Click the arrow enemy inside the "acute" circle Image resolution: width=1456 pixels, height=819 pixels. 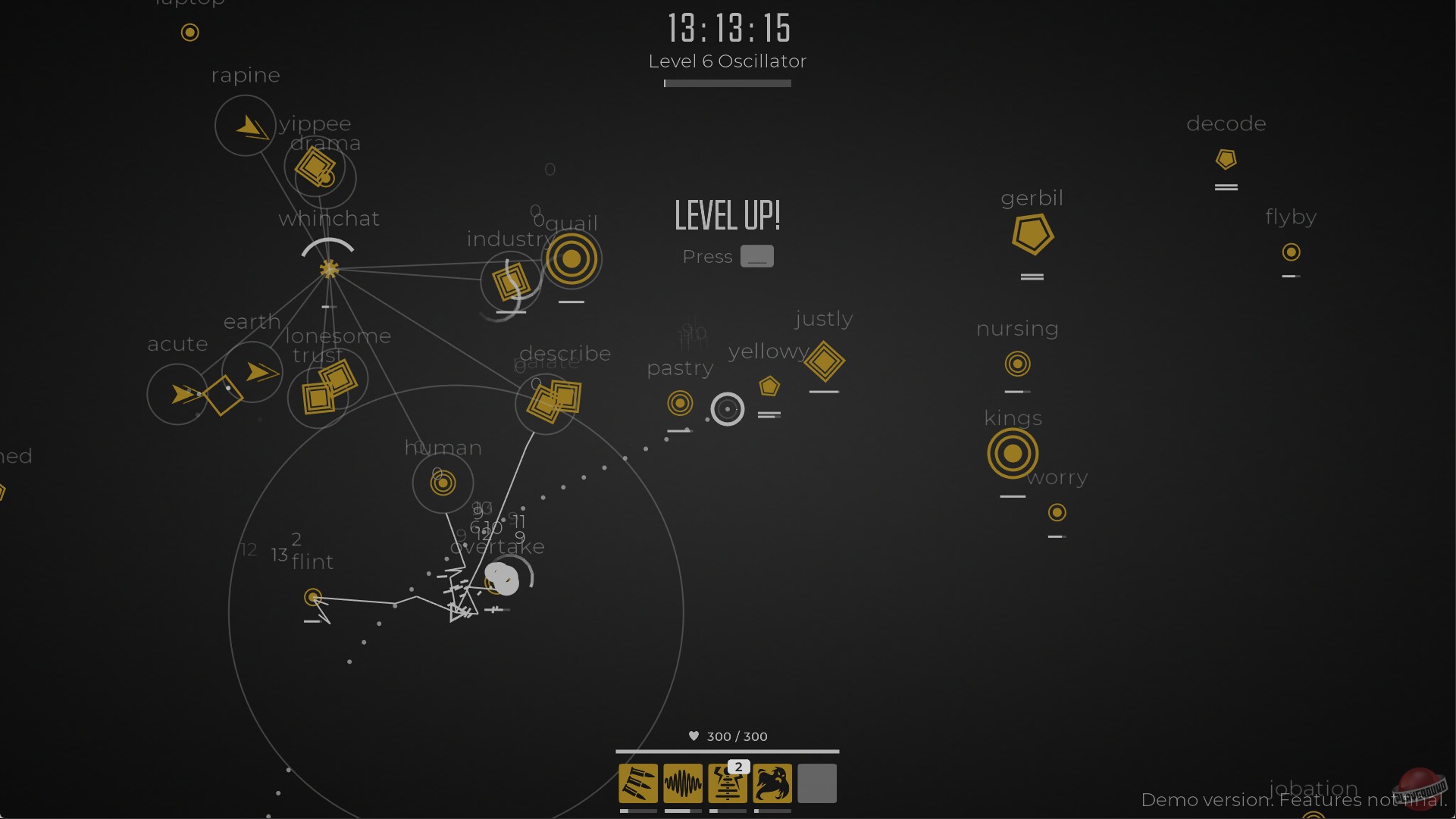pyautogui.click(x=180, y=394)
